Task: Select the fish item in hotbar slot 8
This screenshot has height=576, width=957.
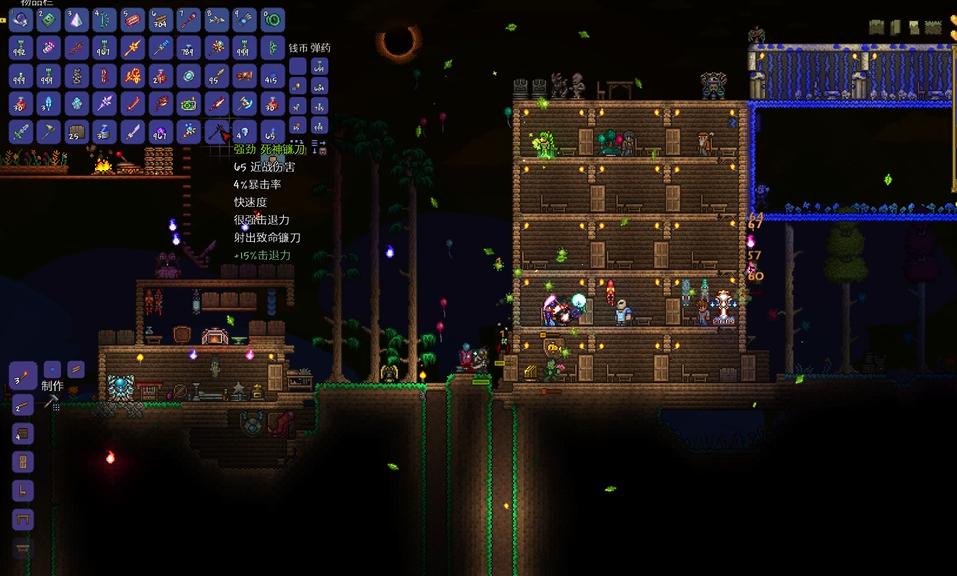Action: click(x=217, y=19)
